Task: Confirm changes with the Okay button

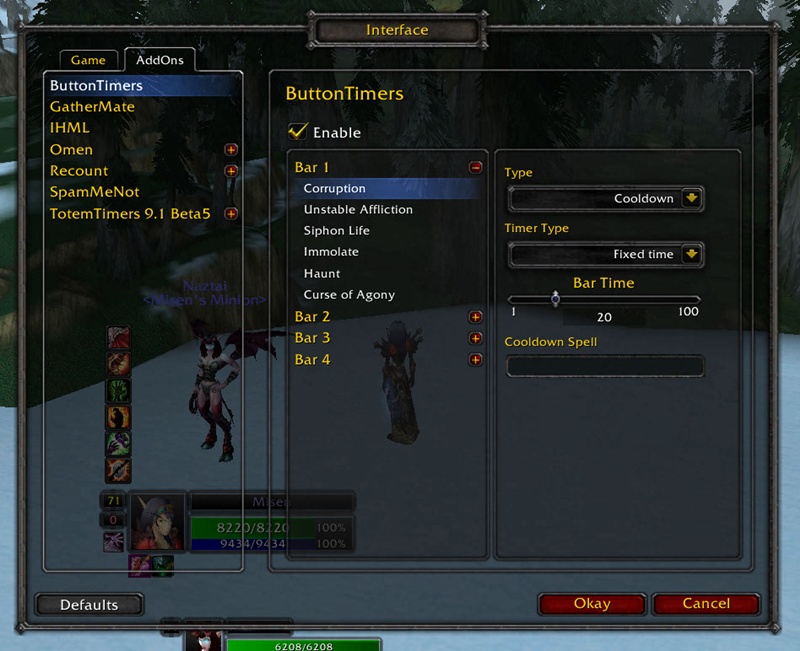Action: [x=592, y=604]
